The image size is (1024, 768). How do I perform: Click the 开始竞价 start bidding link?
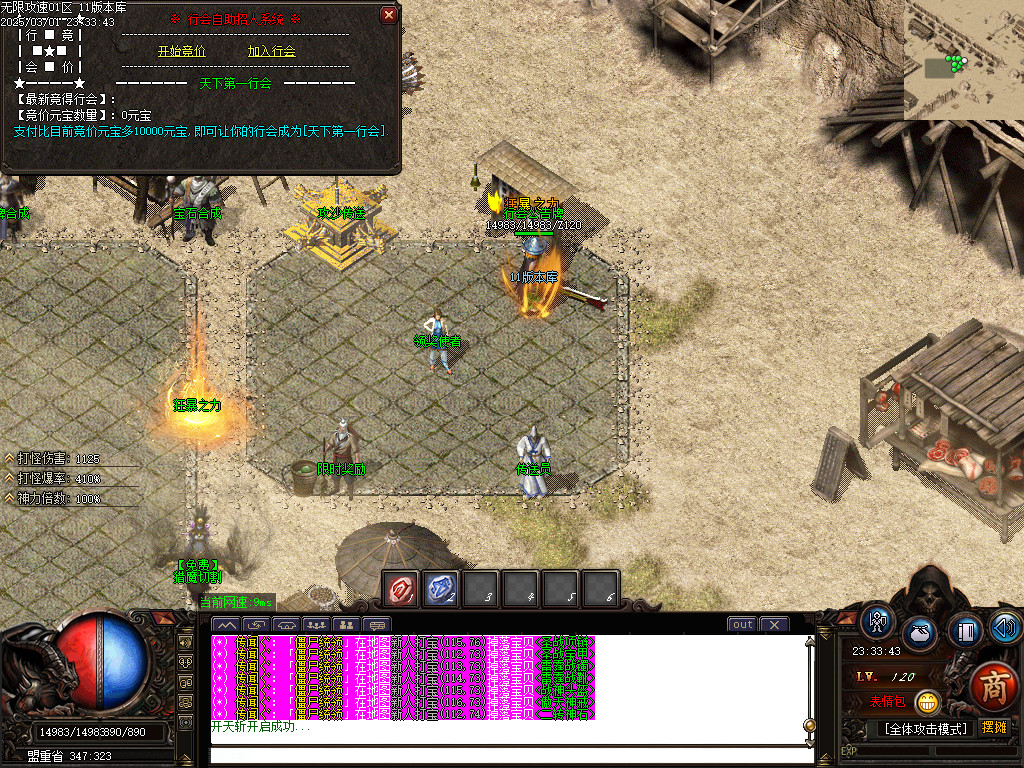(x=181, y=51)
